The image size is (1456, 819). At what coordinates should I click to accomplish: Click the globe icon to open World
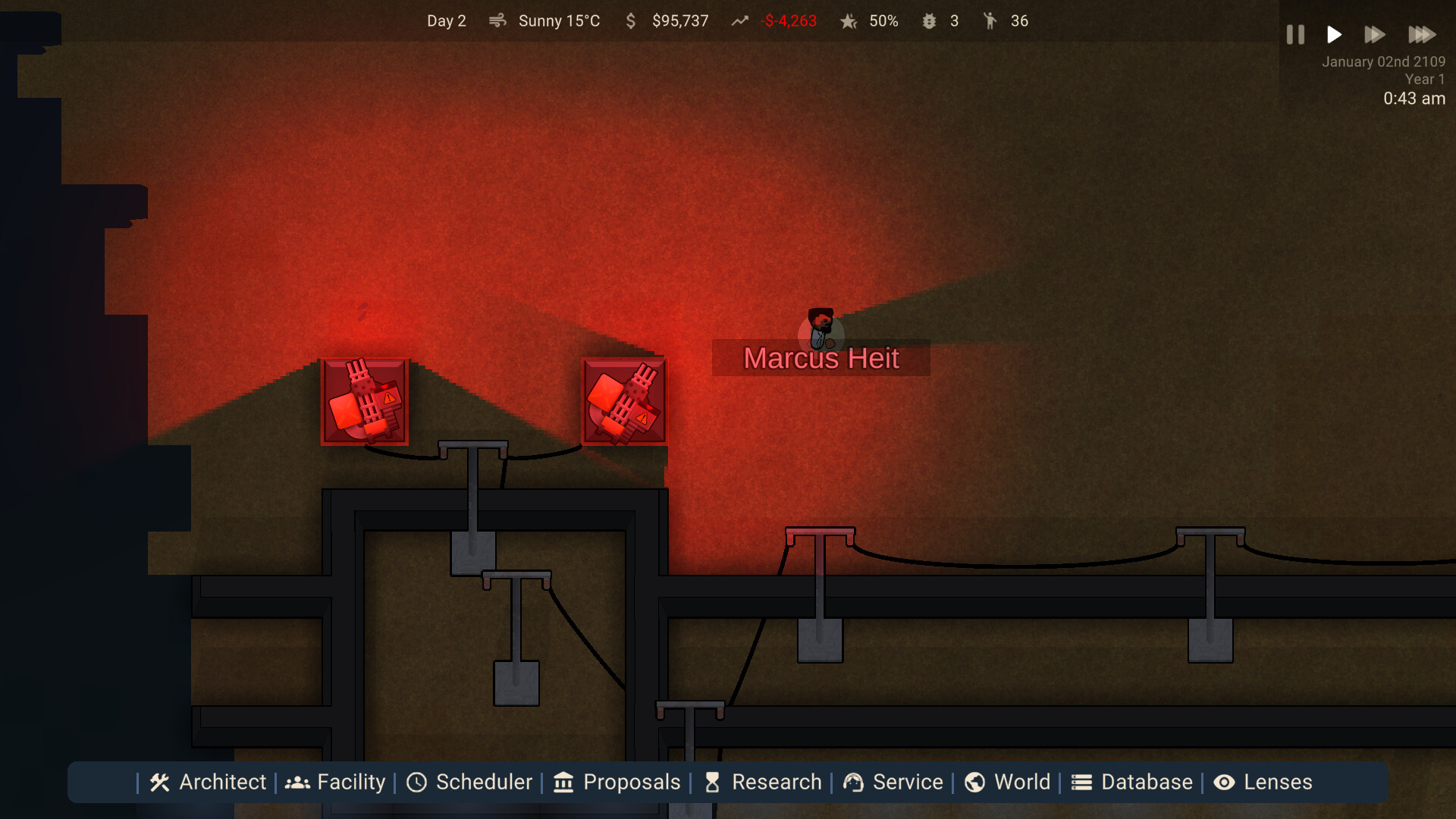point(976,782)
